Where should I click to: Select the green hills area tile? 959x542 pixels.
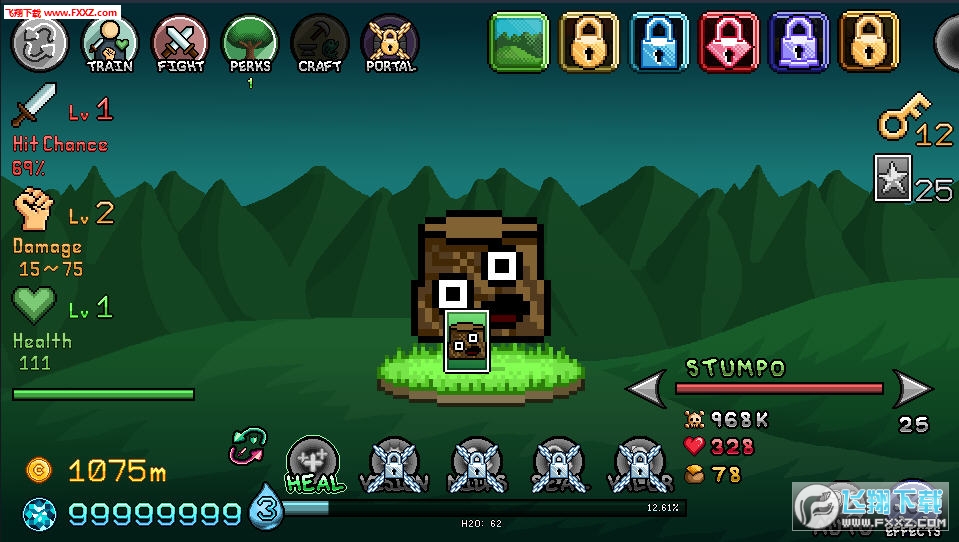tap(519, 42)
